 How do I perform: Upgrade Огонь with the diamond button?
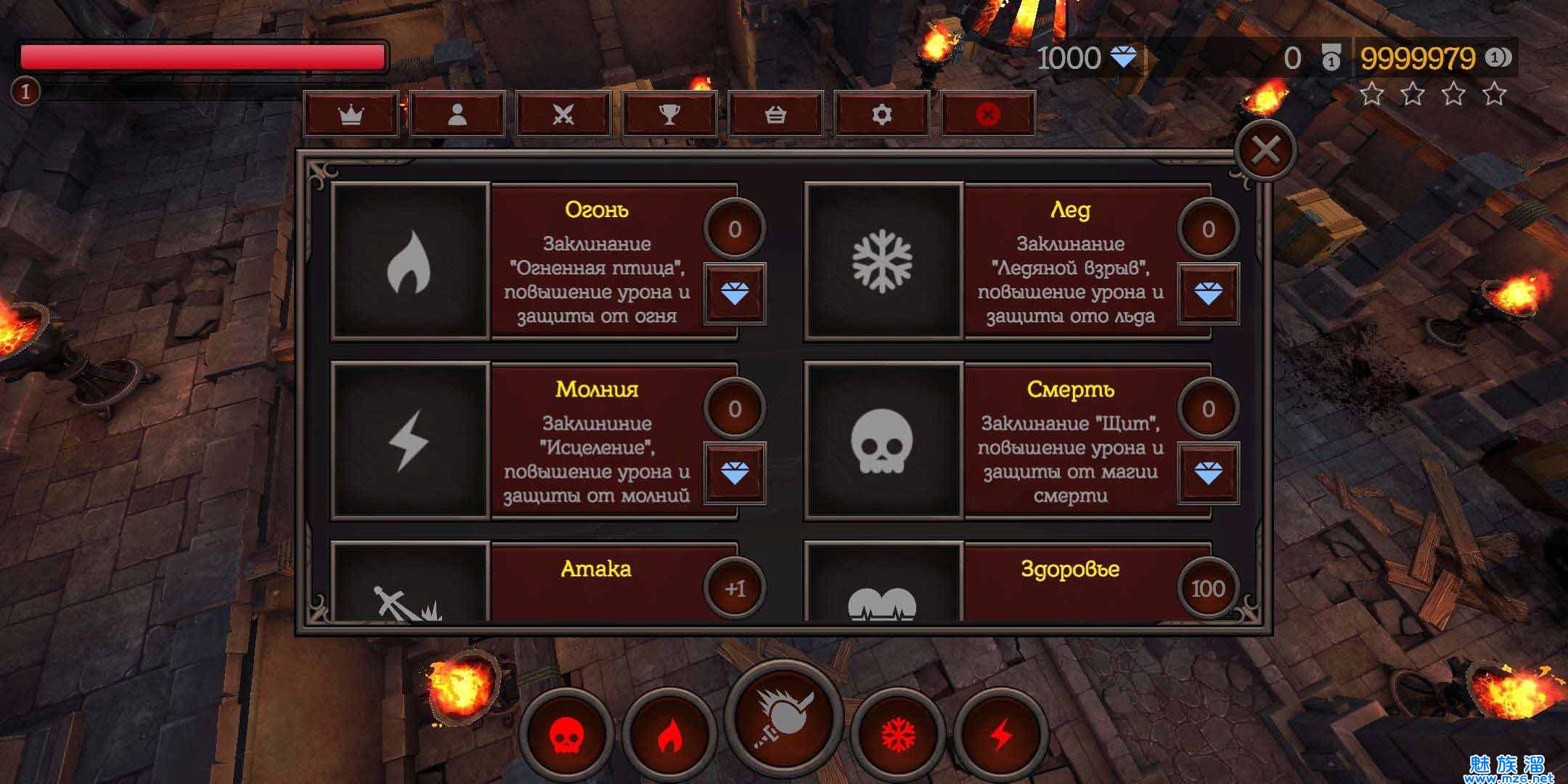pos(735,293)
